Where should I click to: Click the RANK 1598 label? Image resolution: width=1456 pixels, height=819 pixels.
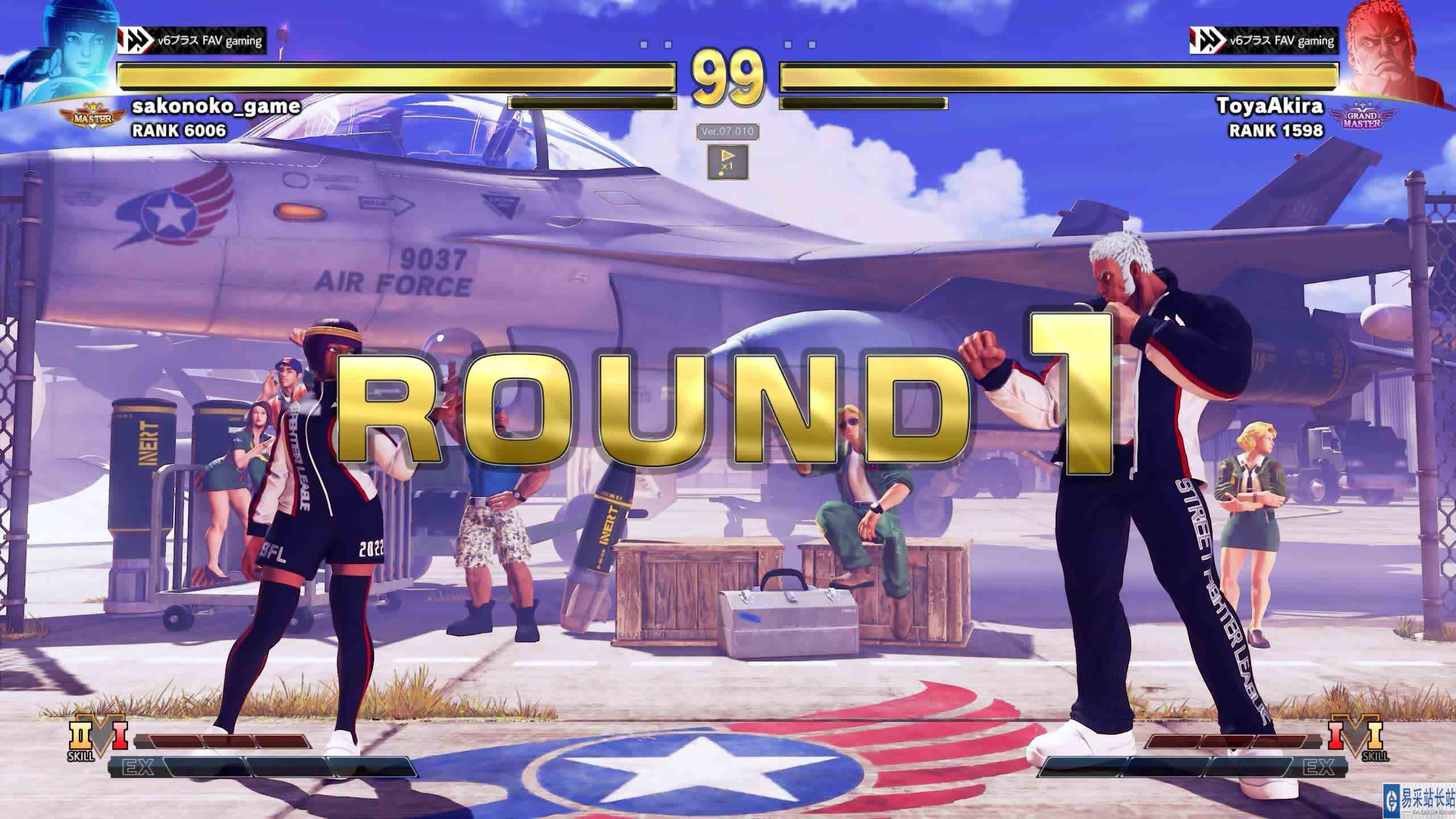[x=1274, y=132]
